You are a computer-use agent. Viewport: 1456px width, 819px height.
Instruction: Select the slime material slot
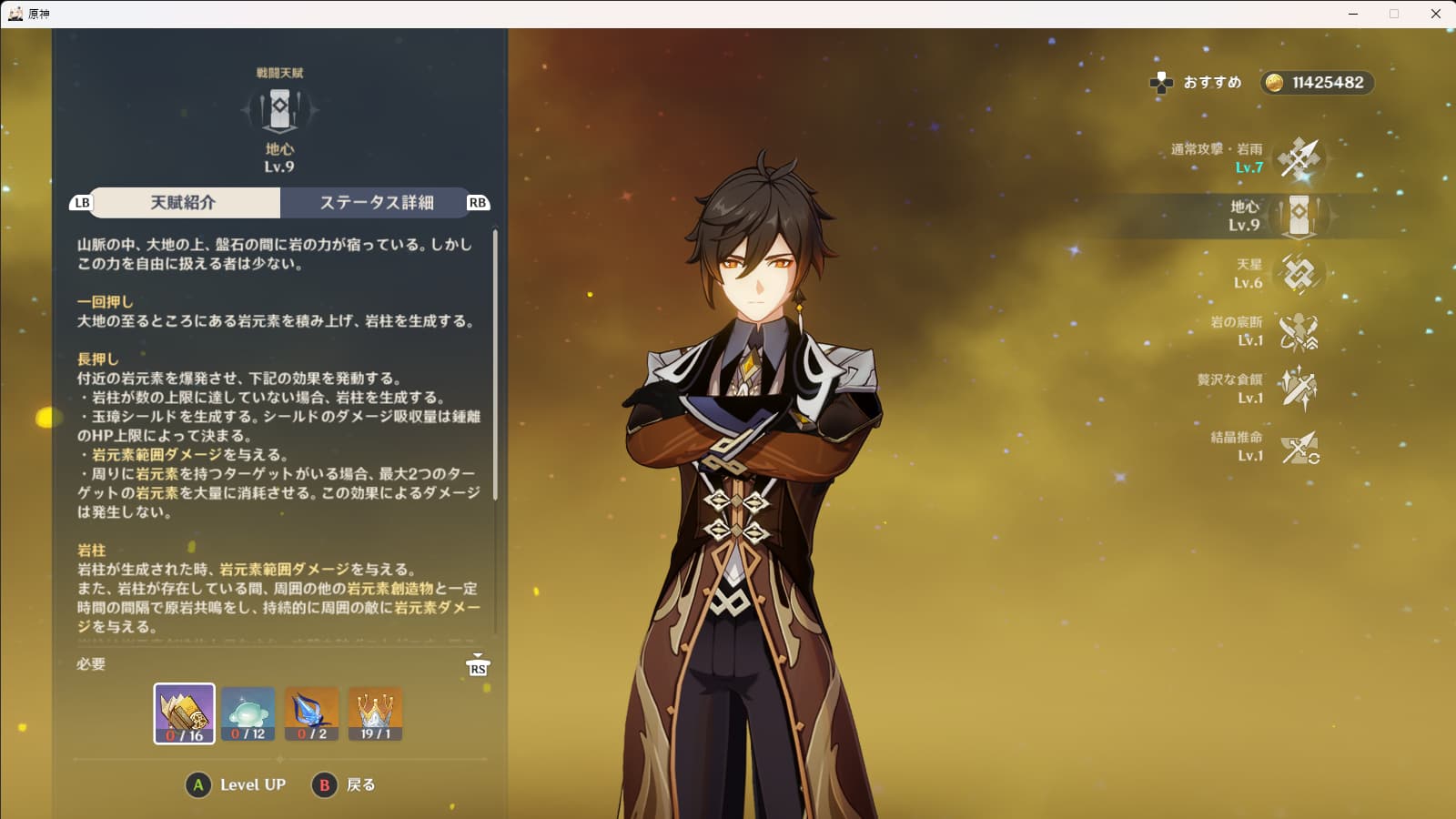click(248, 713)
